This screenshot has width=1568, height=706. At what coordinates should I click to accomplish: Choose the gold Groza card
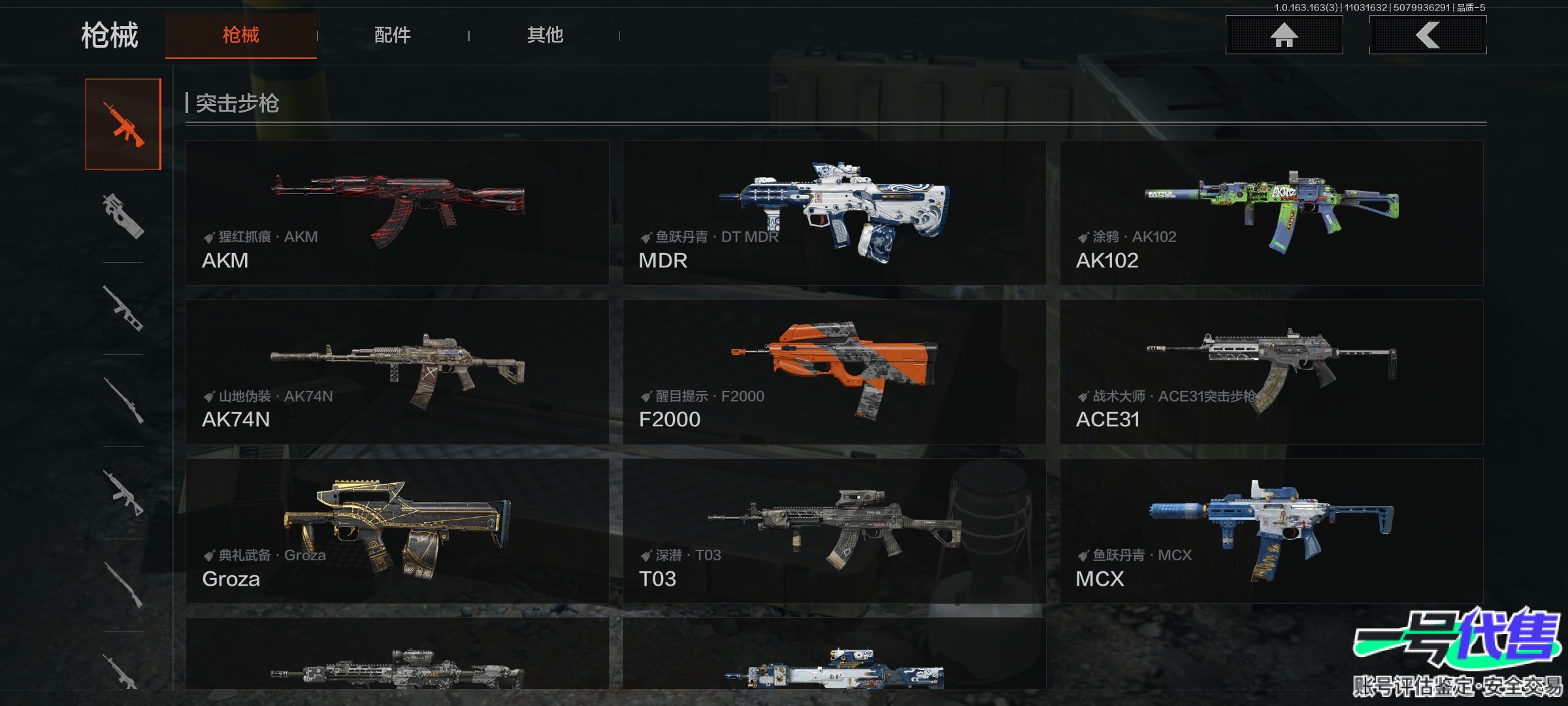click(x=397, y=531)
